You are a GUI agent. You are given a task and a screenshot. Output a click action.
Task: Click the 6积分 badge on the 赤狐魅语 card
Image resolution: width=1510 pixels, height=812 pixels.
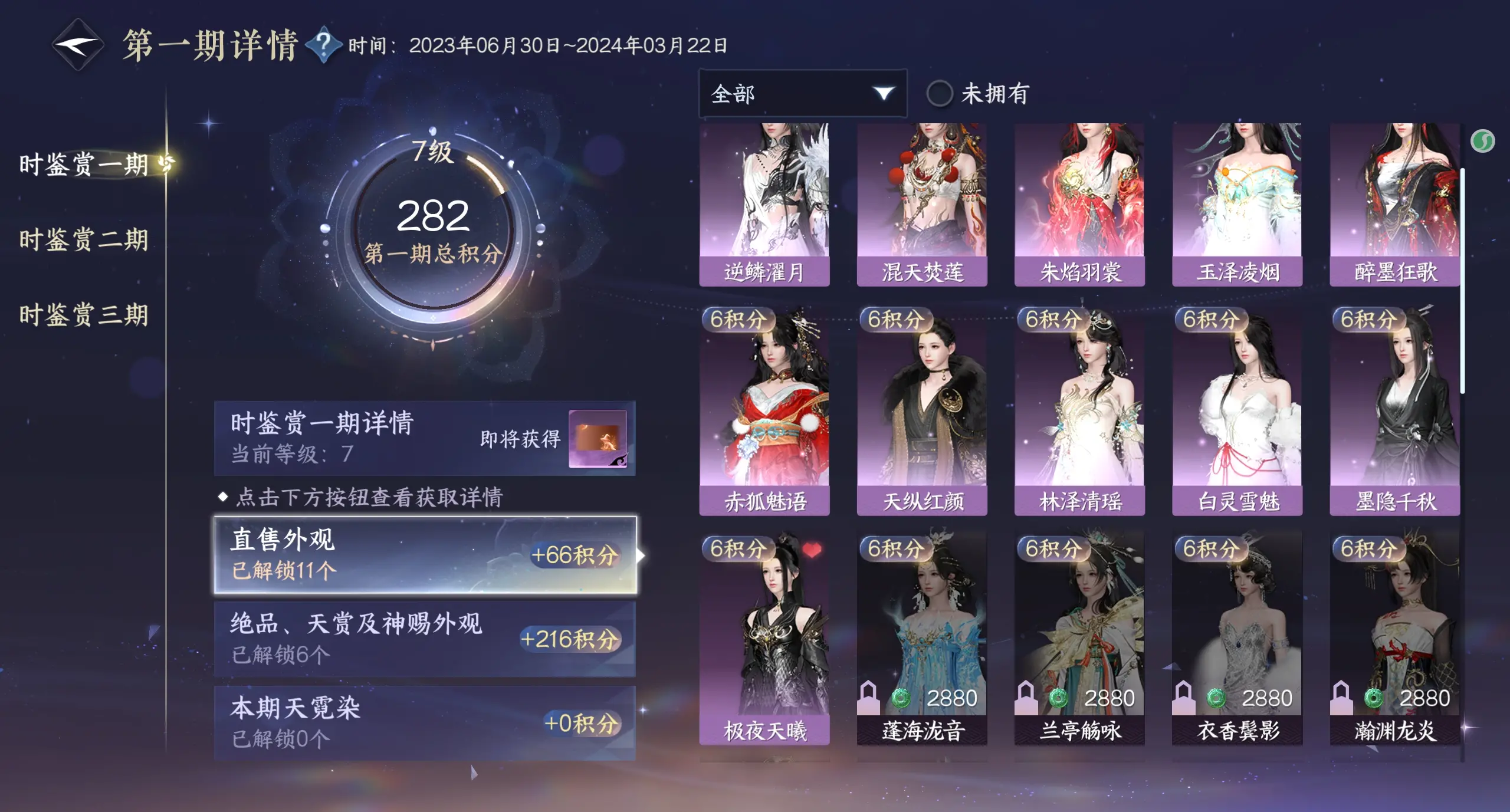click(x=738, y=321)
